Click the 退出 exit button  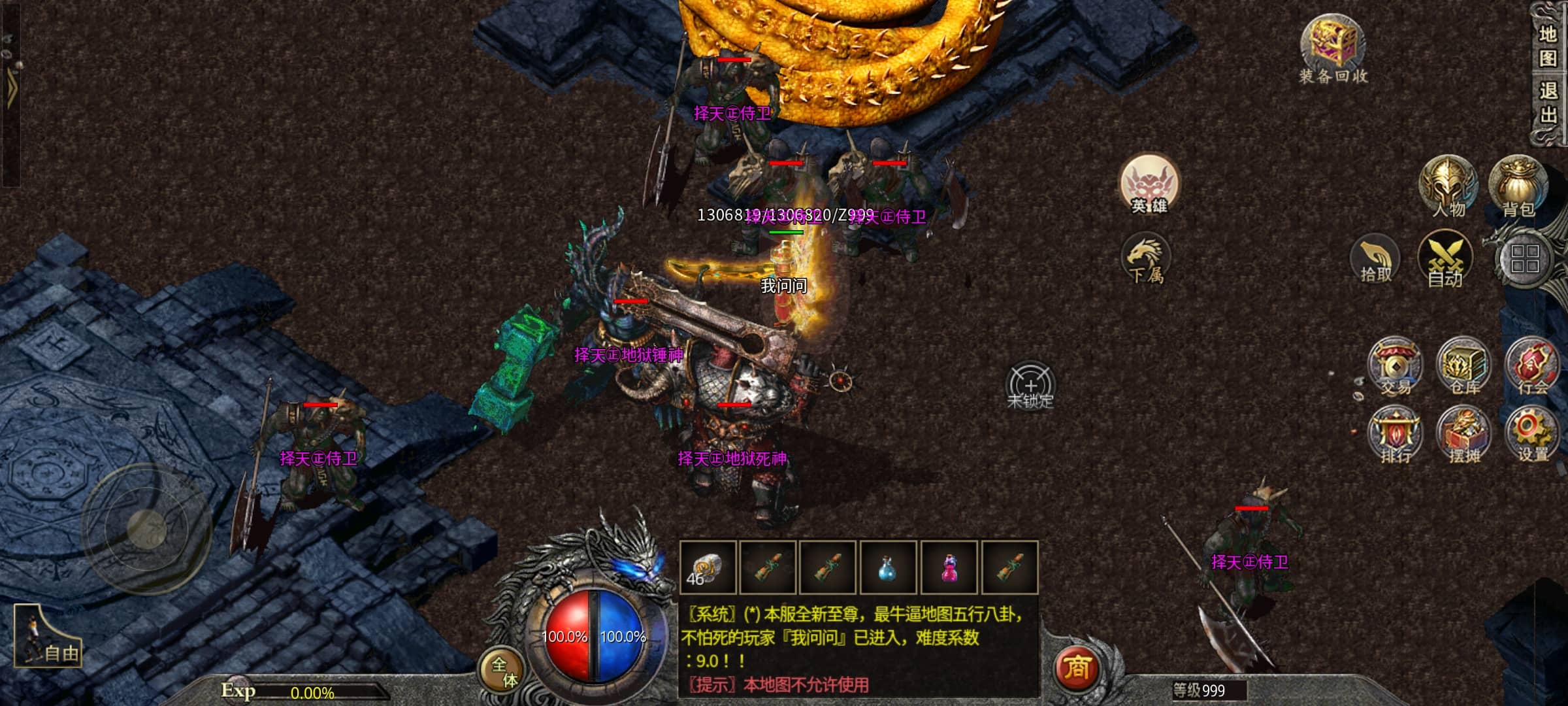coord(1548,103)
